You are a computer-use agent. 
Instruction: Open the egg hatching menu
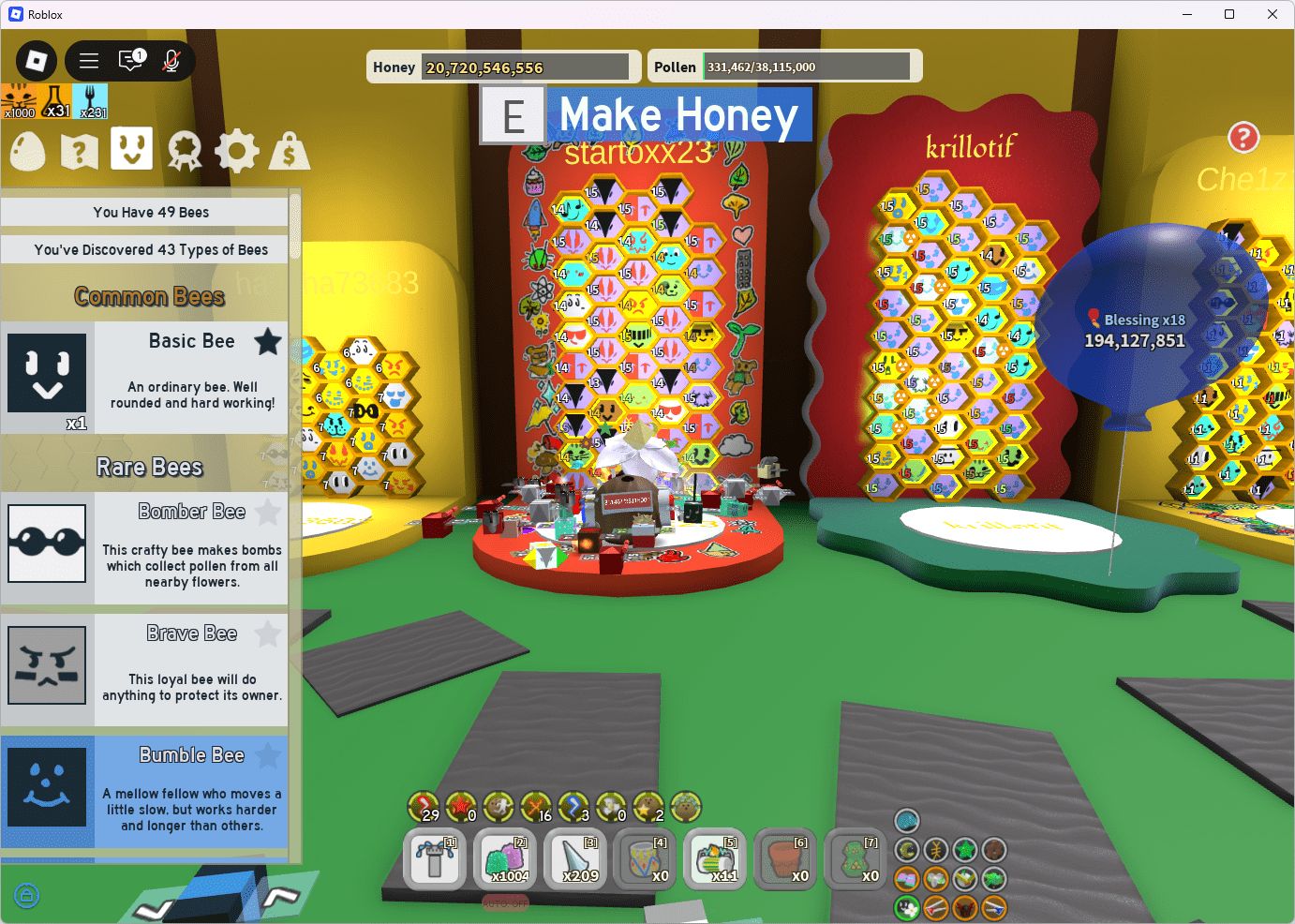point(26,150)
